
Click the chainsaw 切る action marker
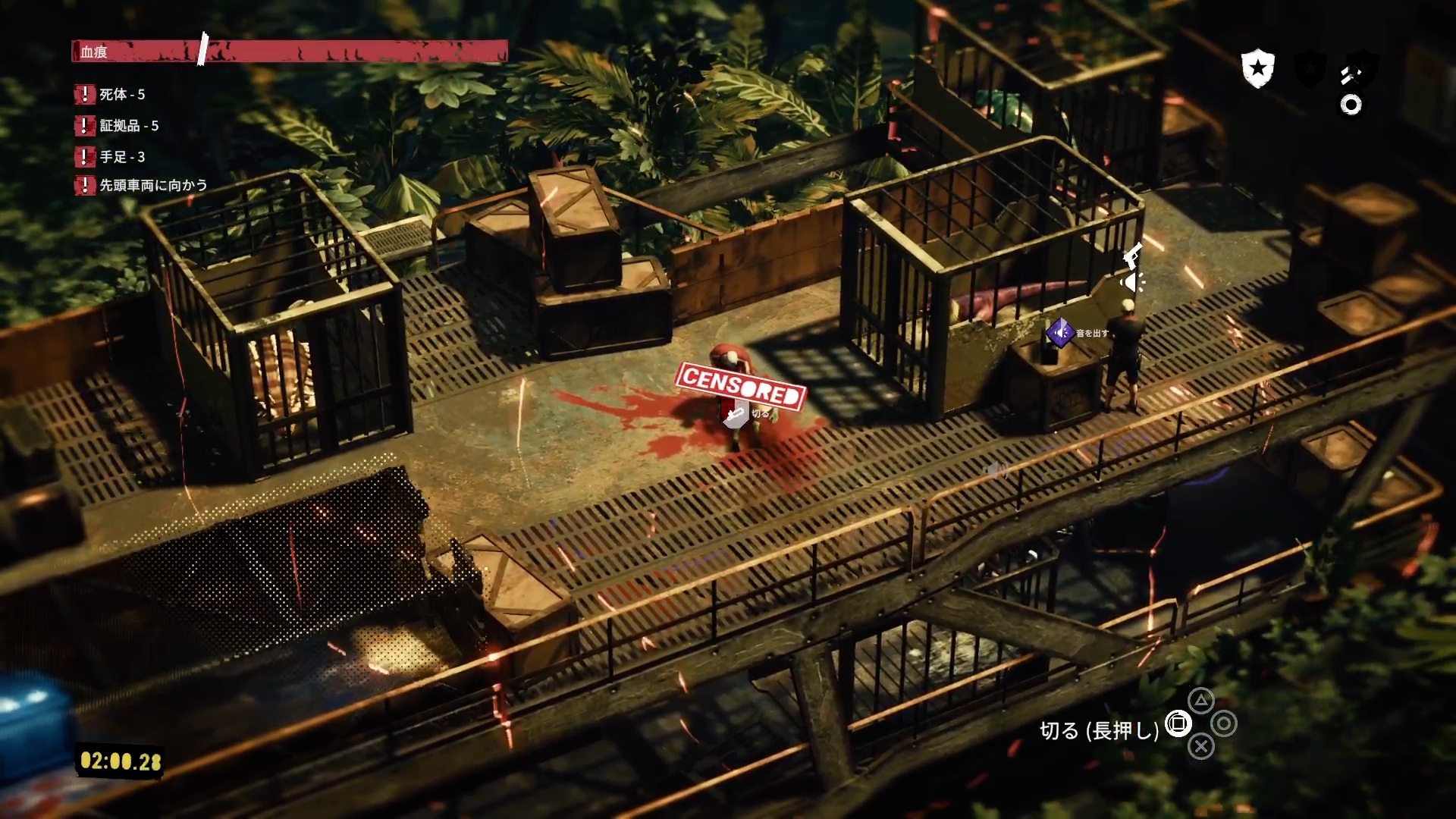736,415
